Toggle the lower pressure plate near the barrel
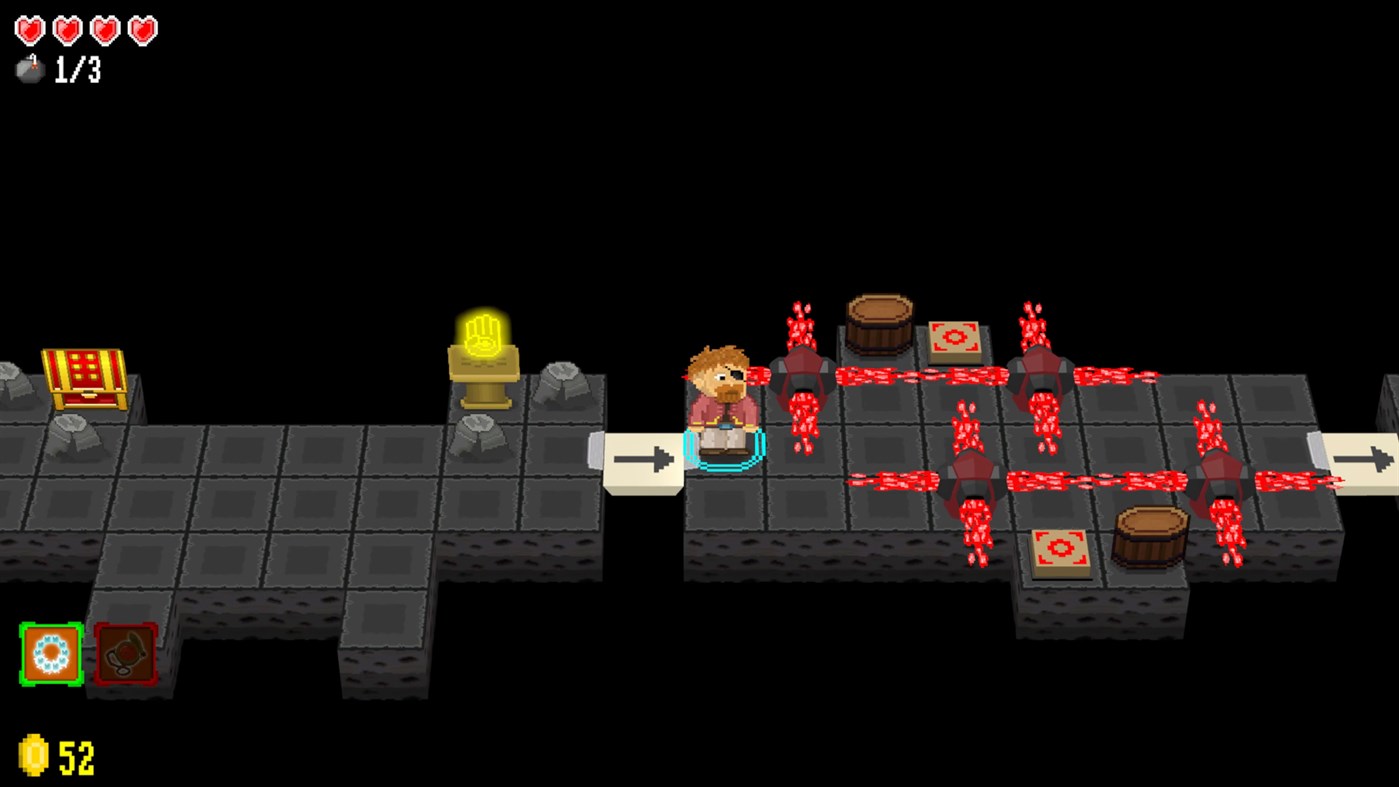Image resolution: width=1399 pixels, height=787 pixels. click(x=1059, y=546)
